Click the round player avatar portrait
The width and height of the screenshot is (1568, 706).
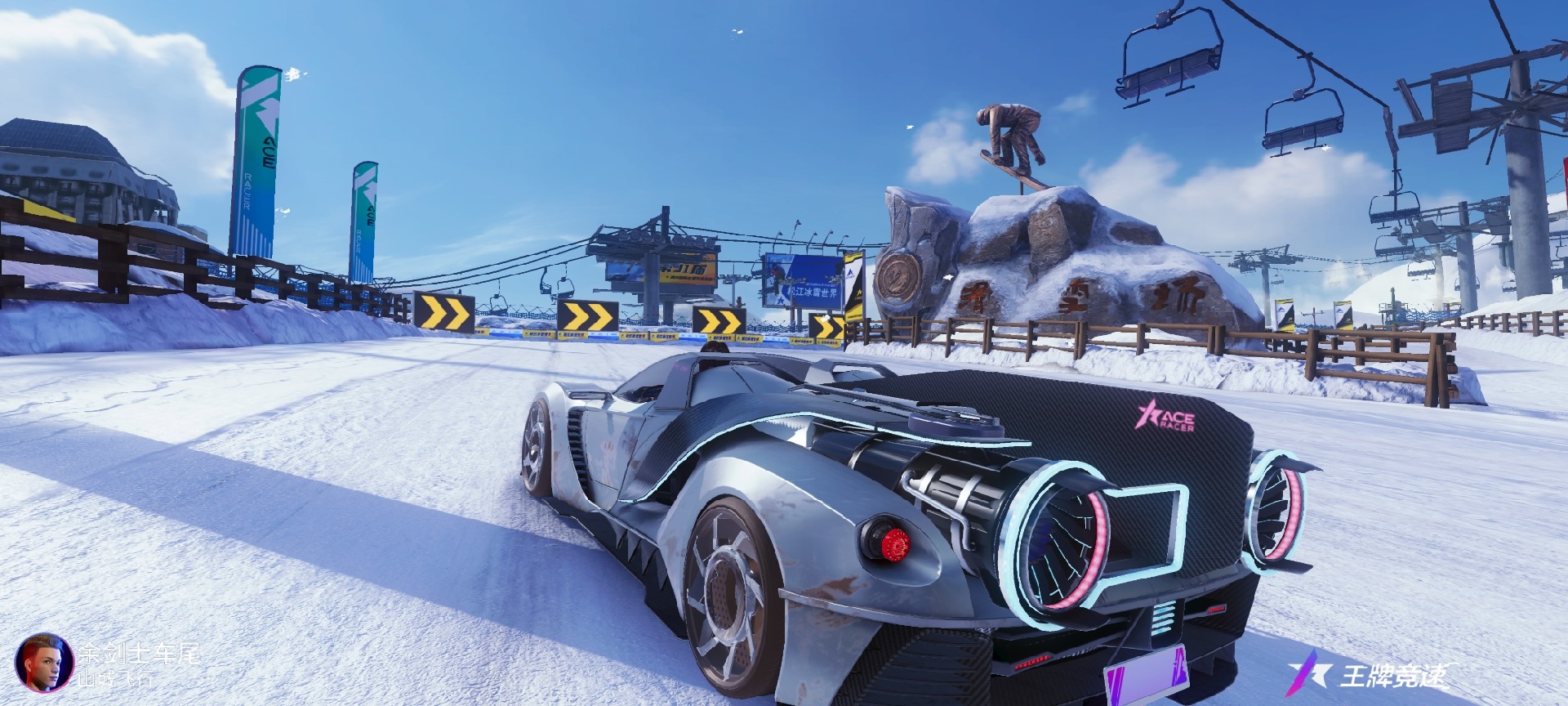44,663
